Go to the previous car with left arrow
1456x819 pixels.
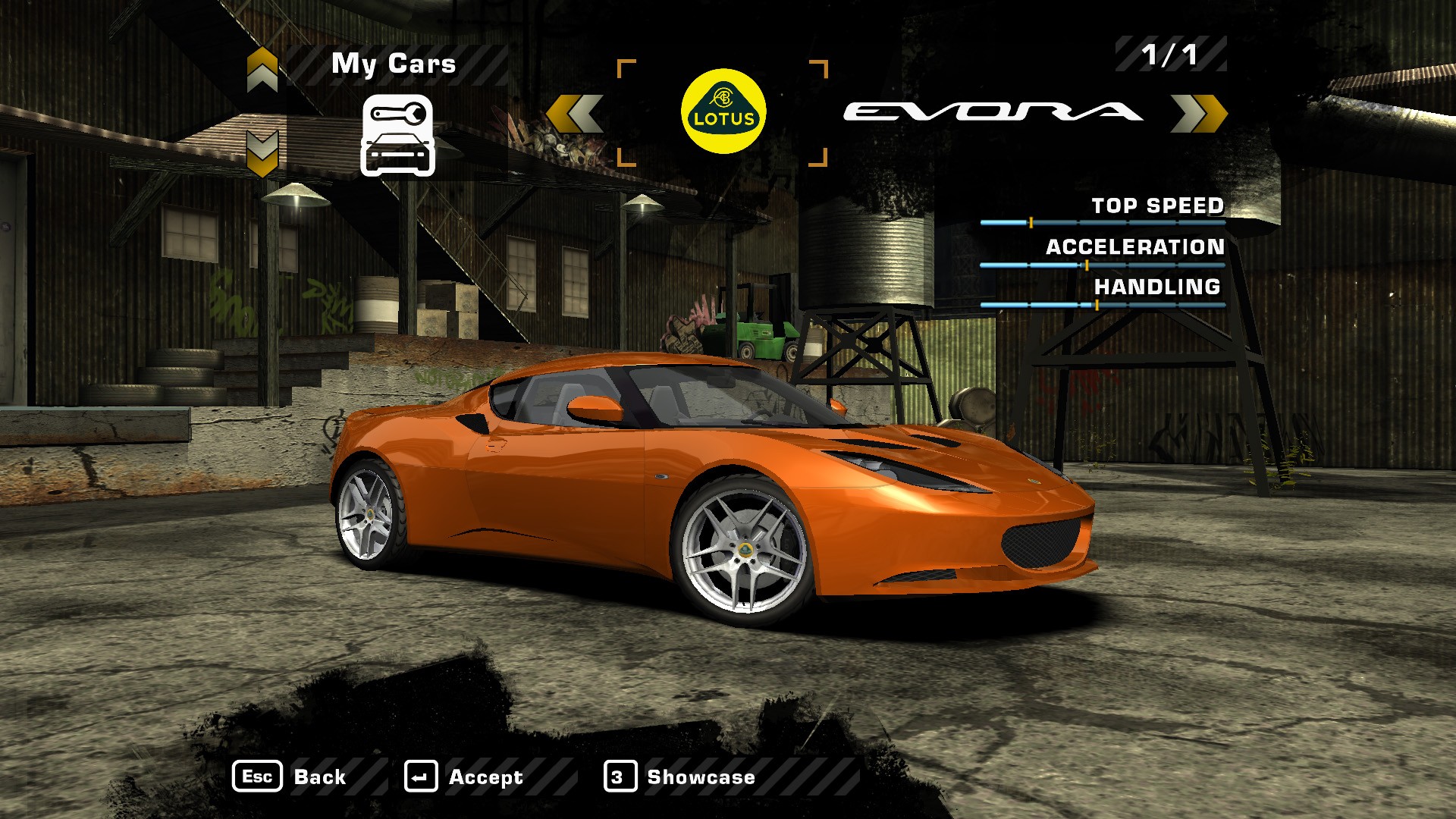(576, 114)
